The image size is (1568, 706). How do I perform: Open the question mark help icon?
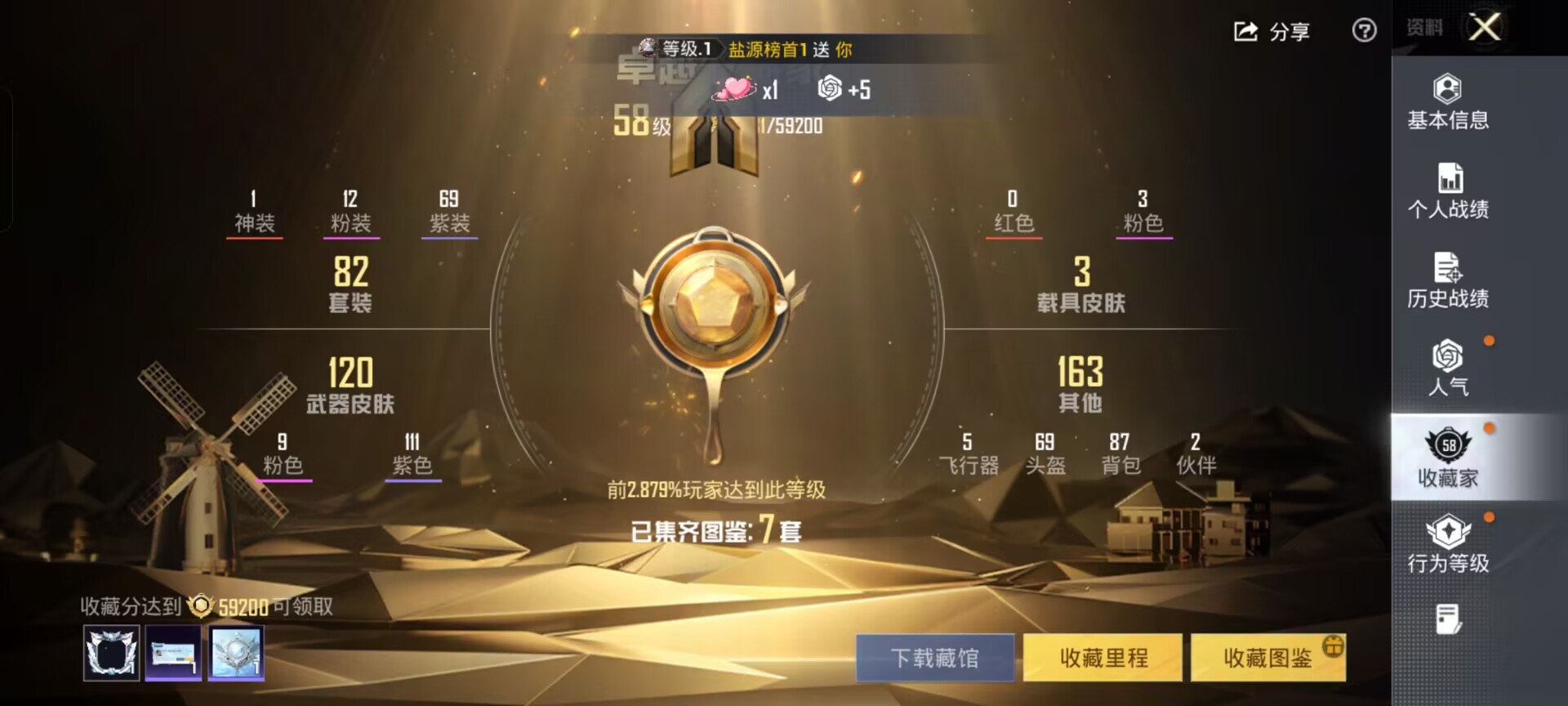coord(1362,33)
